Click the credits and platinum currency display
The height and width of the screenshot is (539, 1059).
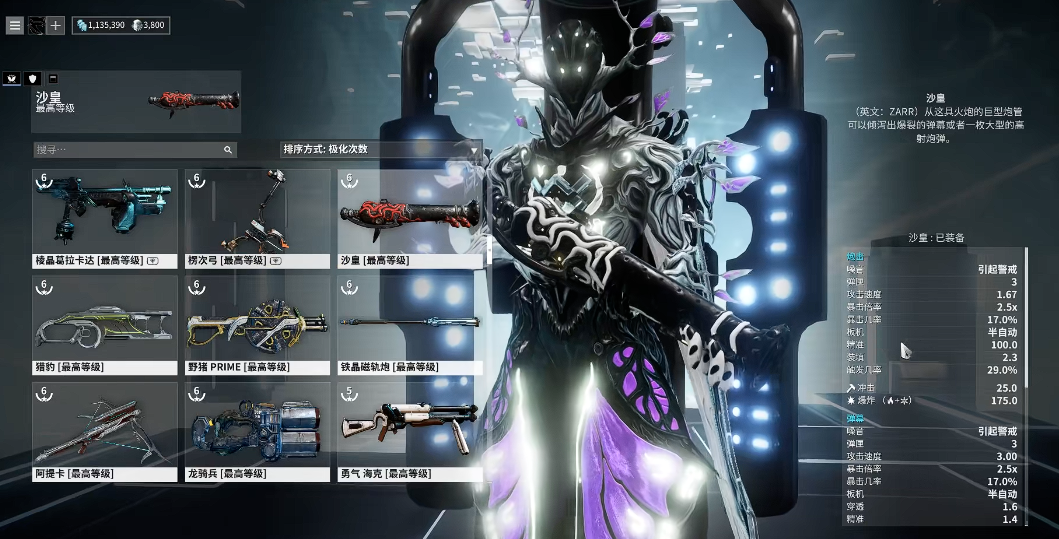(x=120, y=25)
